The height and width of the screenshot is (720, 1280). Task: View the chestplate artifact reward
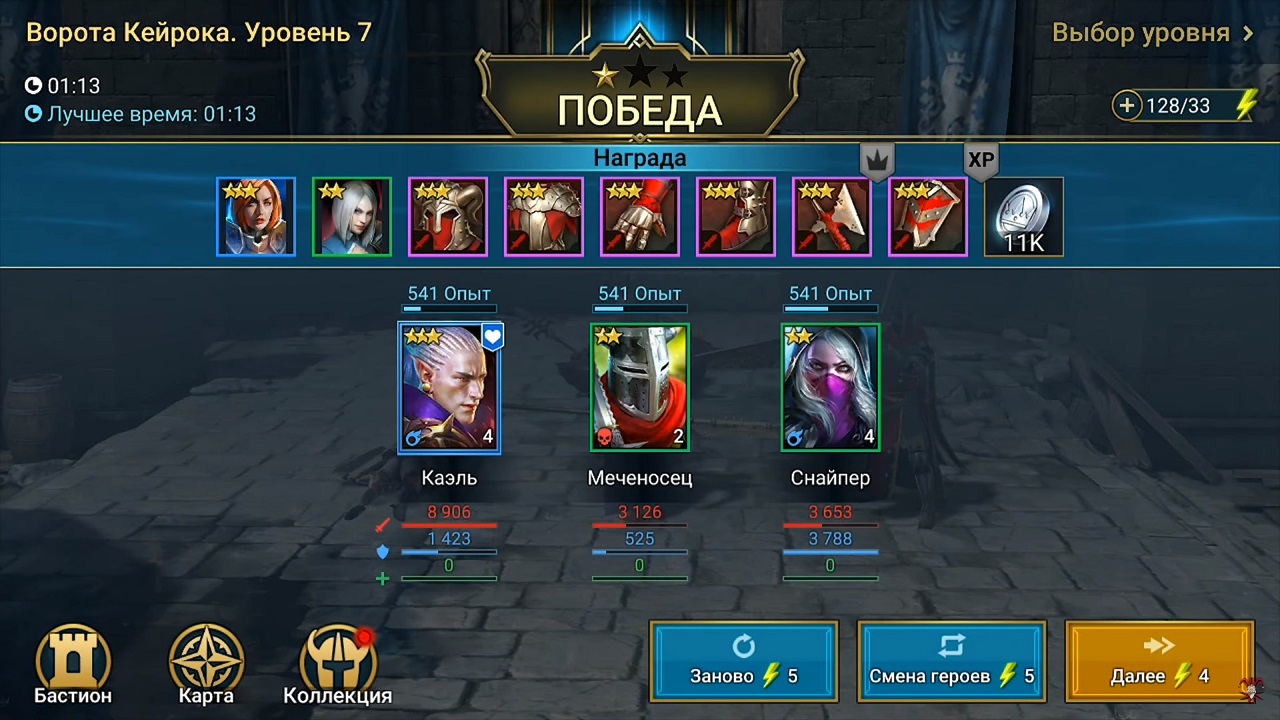click(544, 217)
